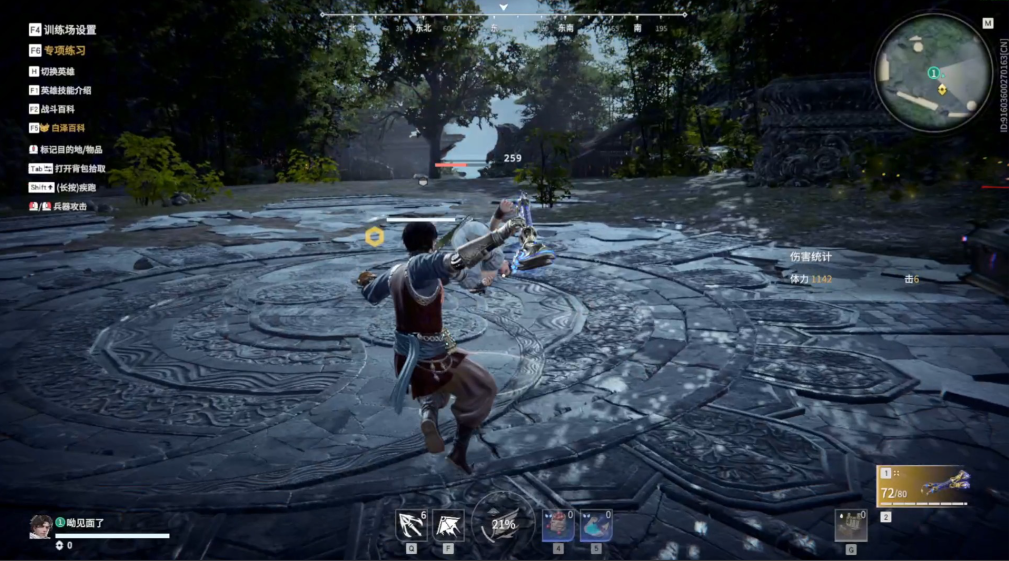Open the 伤害统计 damage statistics panel

pos(809,257)
